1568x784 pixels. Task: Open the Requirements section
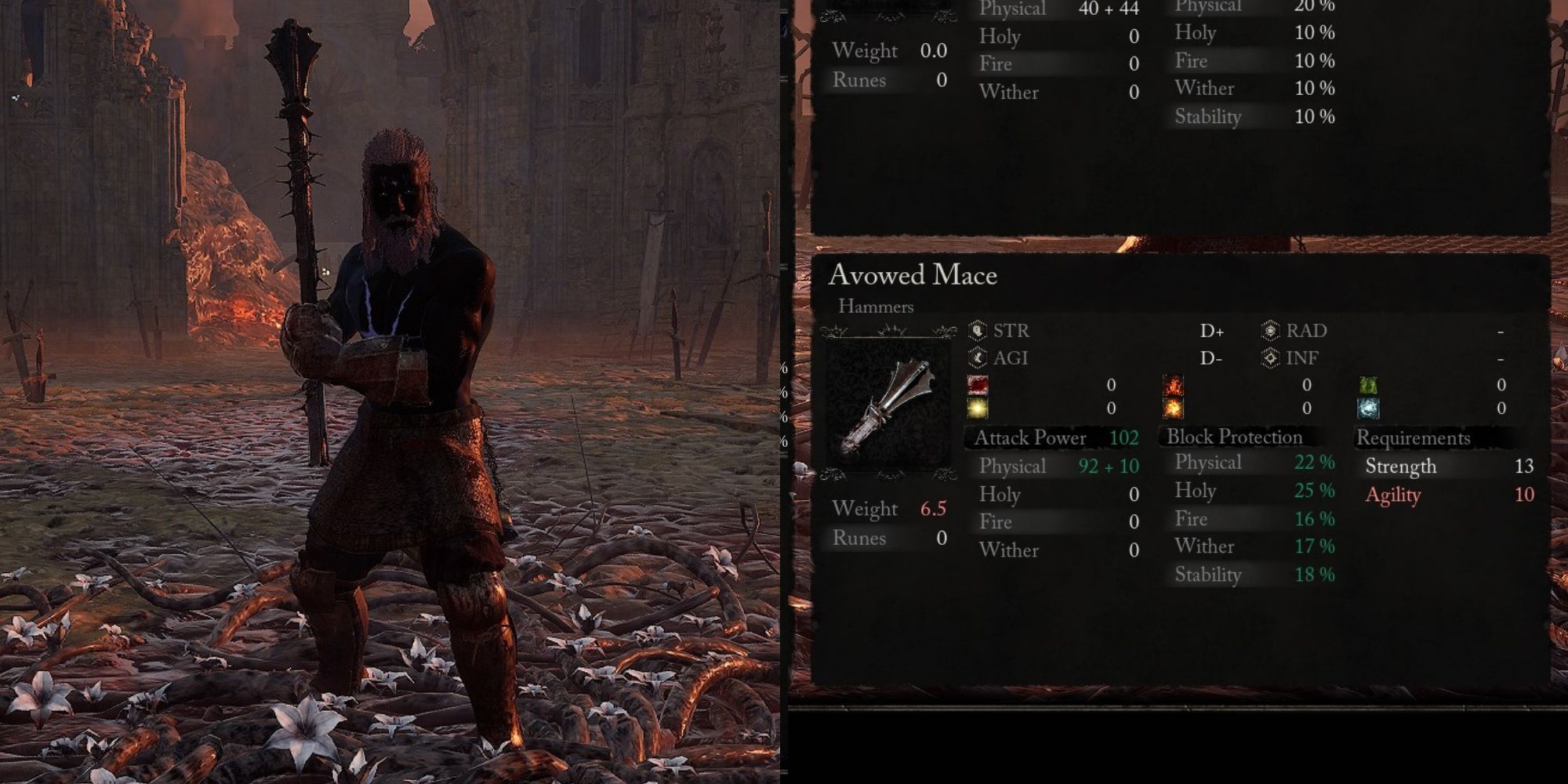1415,437
